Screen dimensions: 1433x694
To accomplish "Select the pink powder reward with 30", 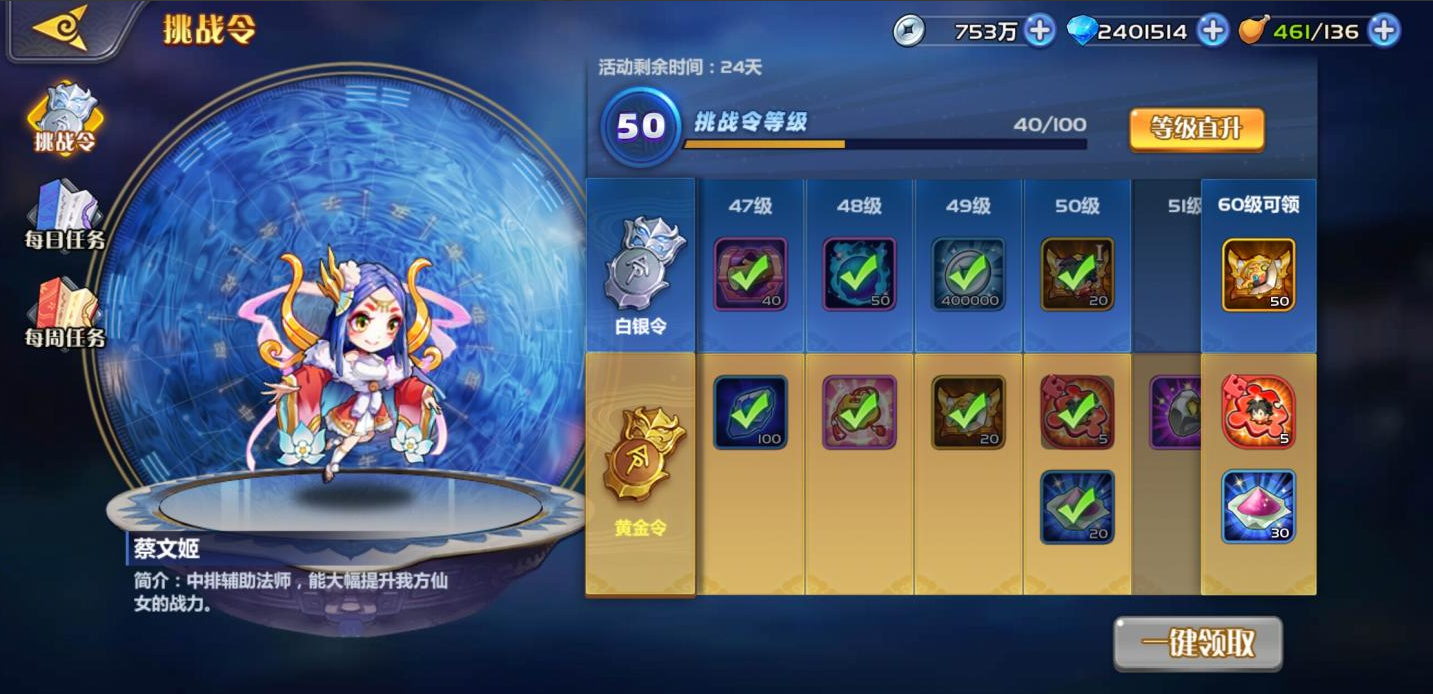I will tap(1258, 506).
